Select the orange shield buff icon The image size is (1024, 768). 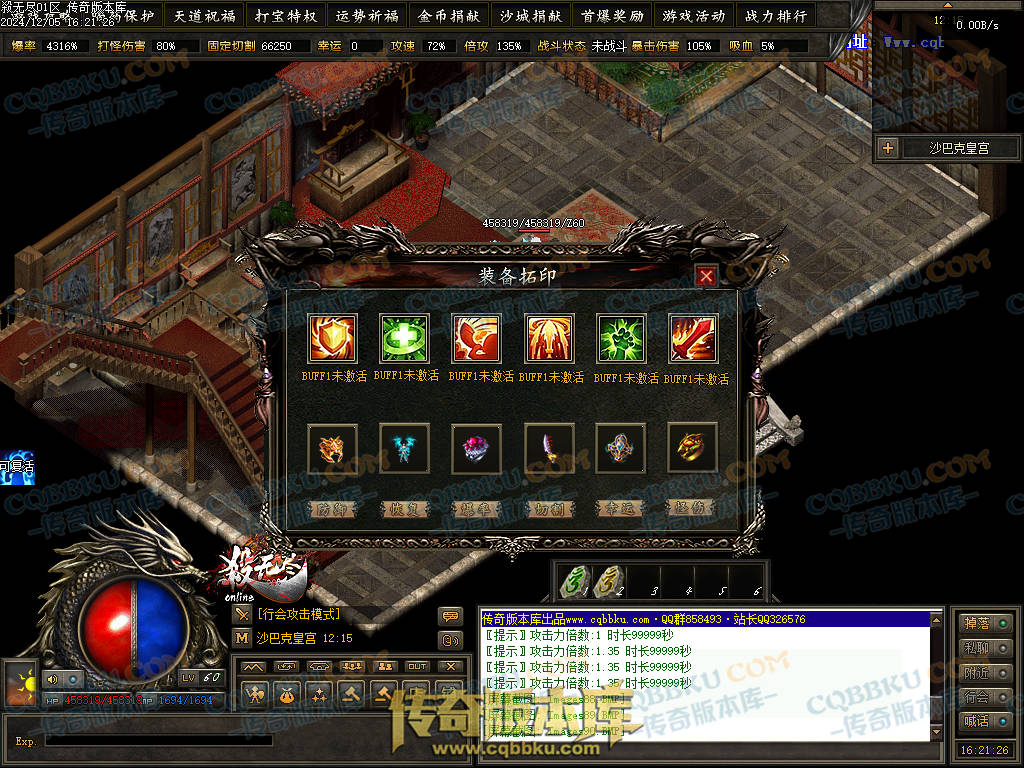[x=332, y=338]
